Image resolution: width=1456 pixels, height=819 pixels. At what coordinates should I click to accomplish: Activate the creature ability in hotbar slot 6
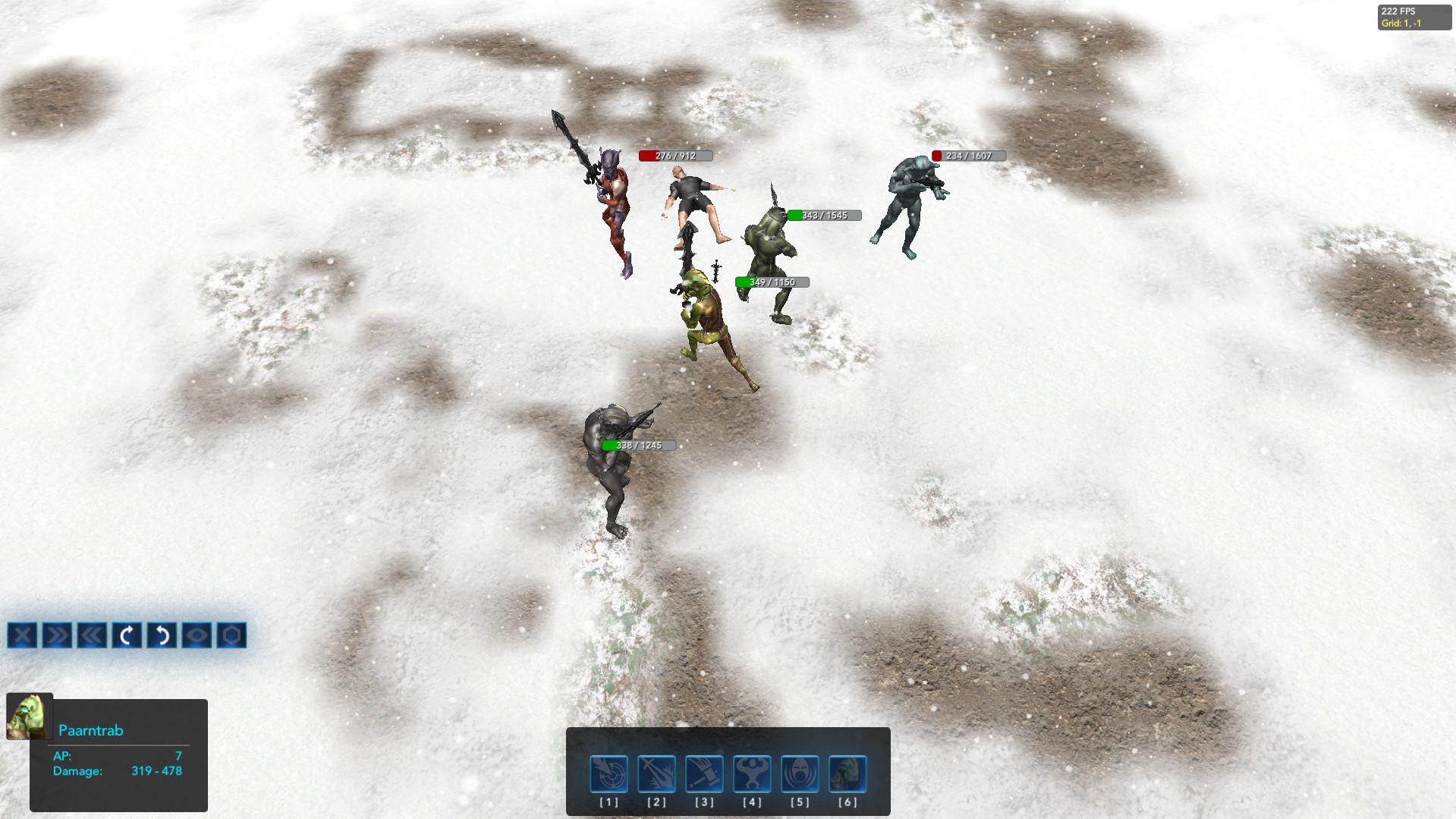847,773
